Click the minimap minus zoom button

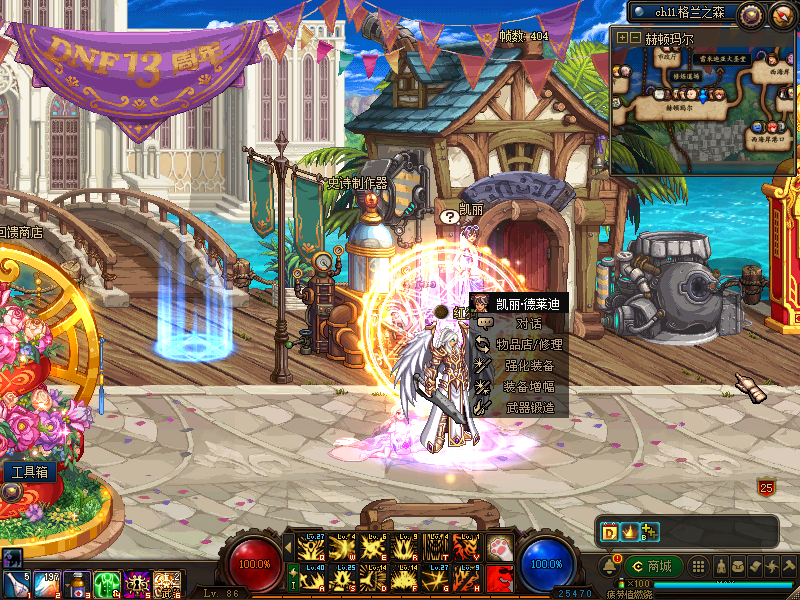[x=635, y=37]
